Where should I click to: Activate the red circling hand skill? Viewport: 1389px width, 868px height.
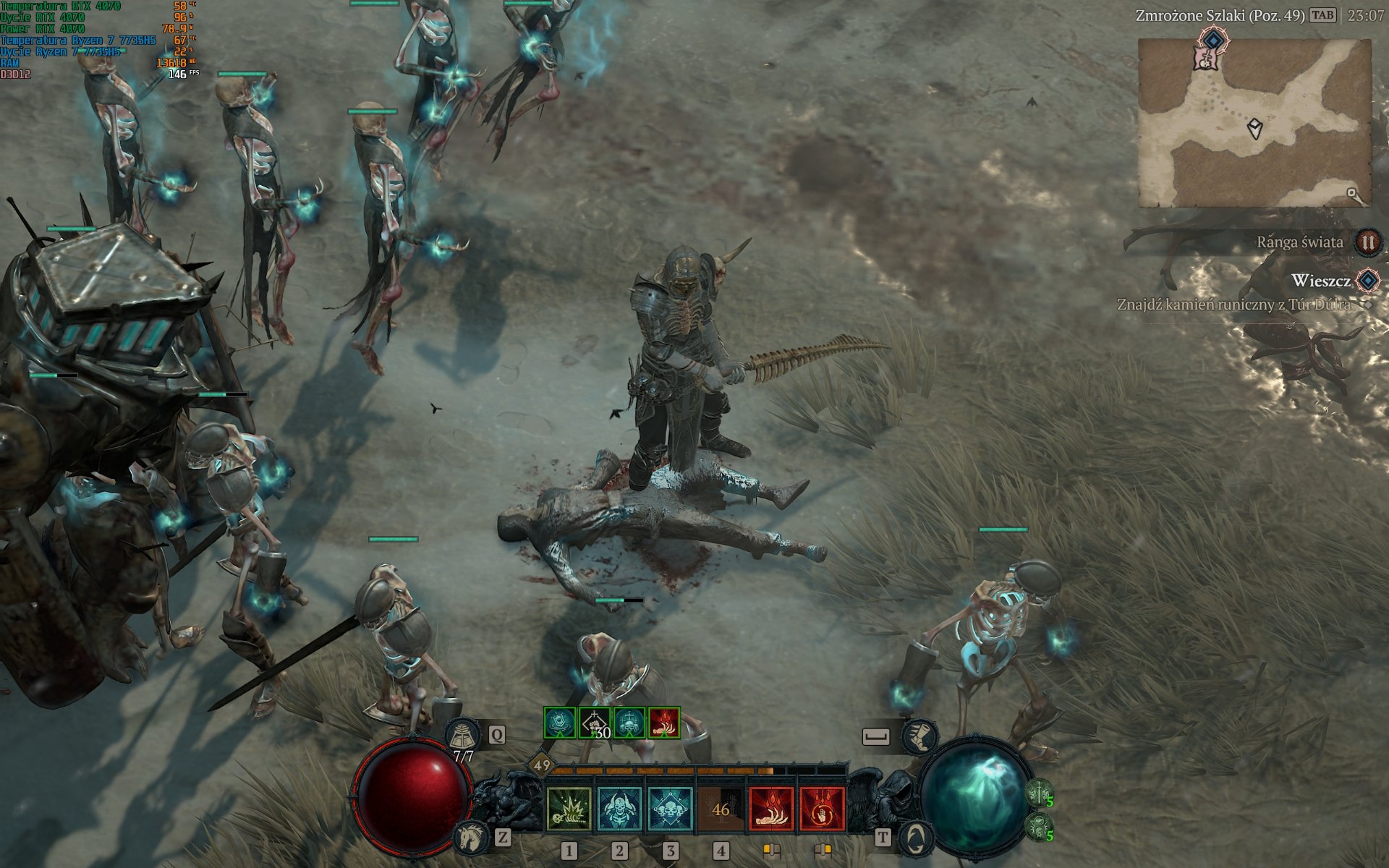(x=822, y=809)
